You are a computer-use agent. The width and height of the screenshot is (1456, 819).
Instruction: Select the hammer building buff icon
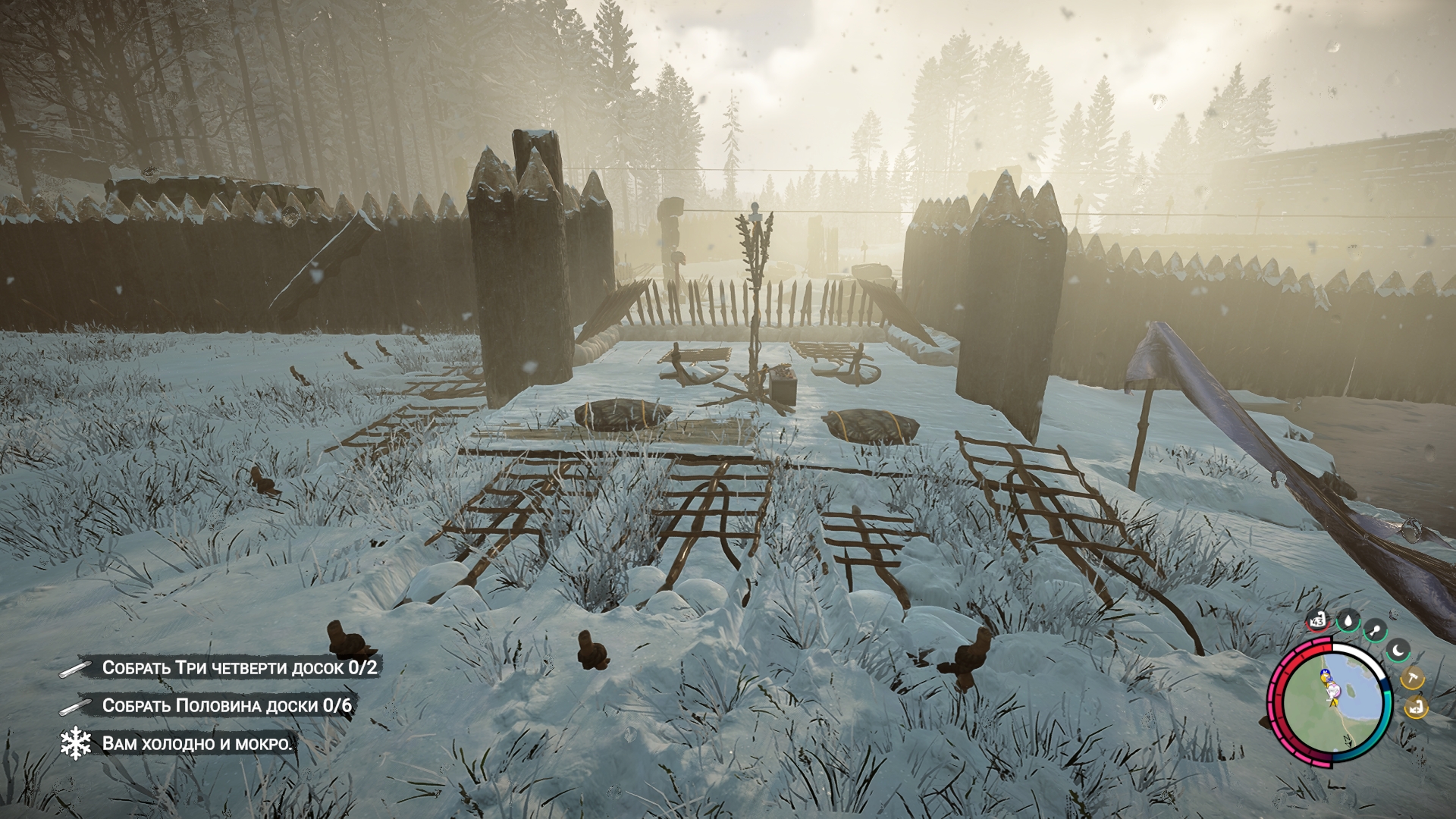pyautogui.click(x=1411, y=677)
